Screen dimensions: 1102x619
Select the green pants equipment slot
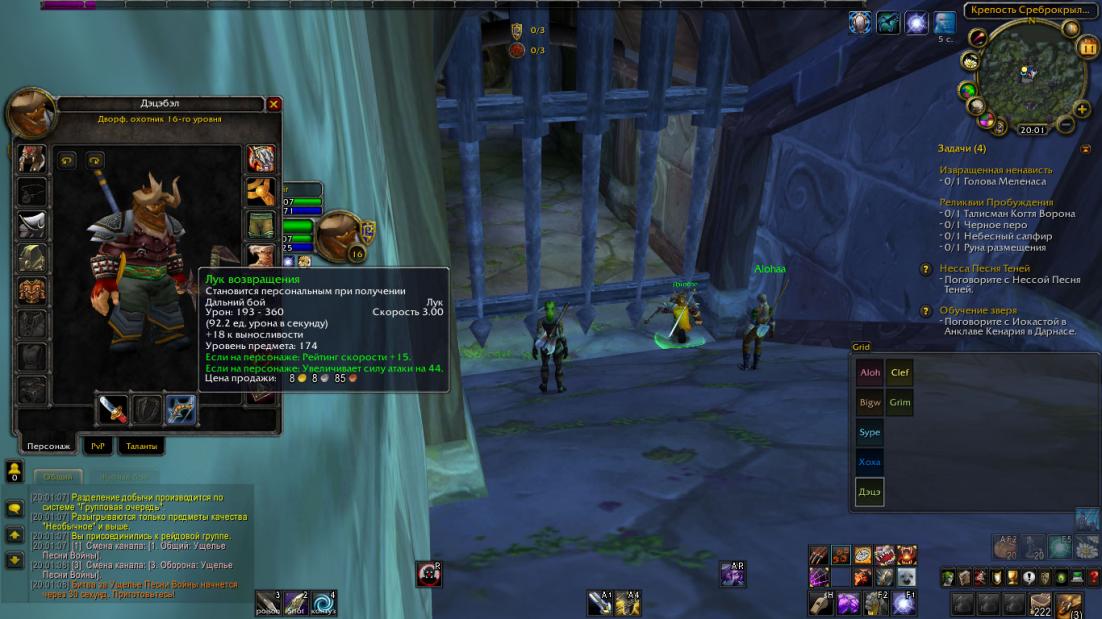[261, 223]
